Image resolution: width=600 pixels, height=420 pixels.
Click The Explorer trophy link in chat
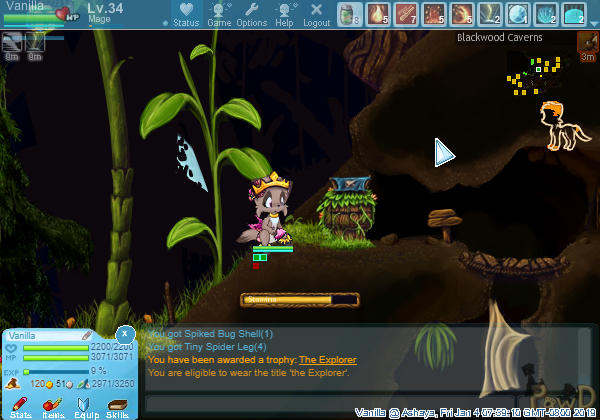(x=327, y=360)
